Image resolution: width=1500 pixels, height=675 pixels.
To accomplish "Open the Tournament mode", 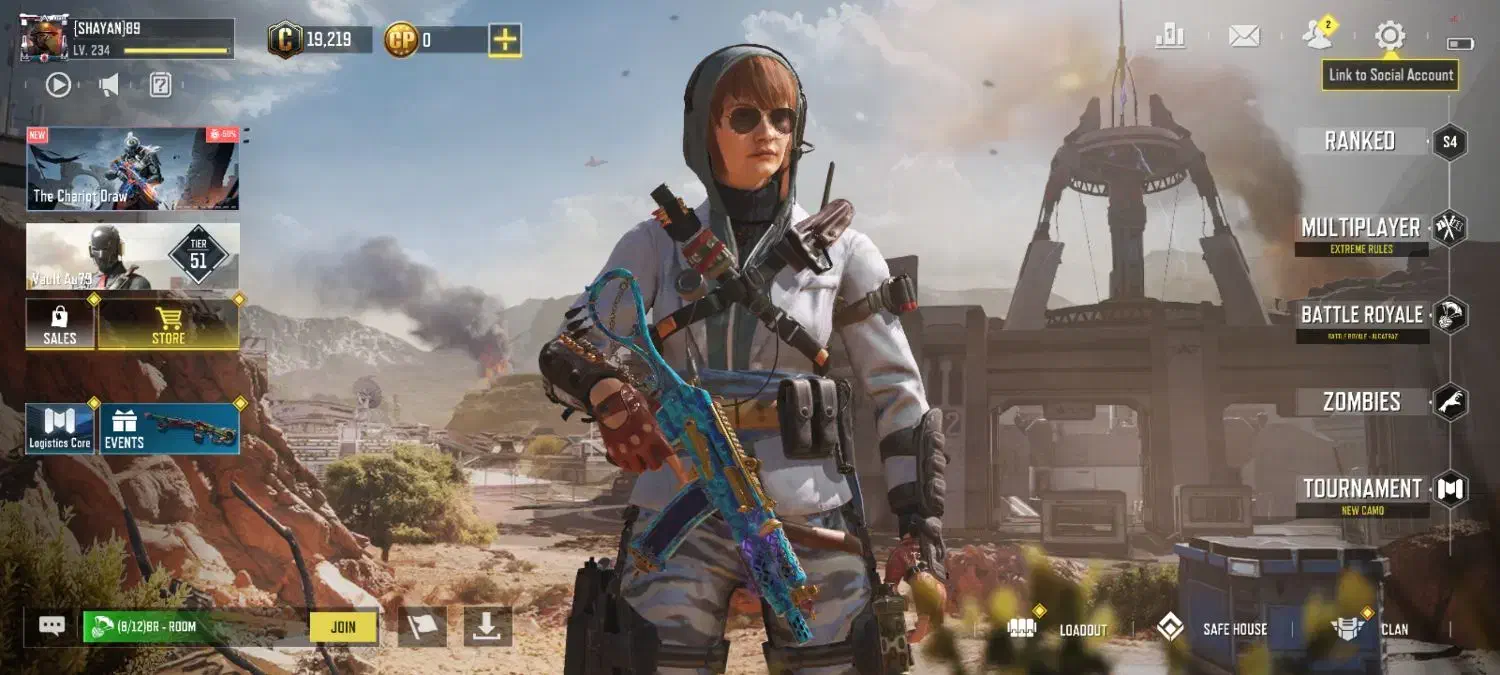I will 1361,489.
